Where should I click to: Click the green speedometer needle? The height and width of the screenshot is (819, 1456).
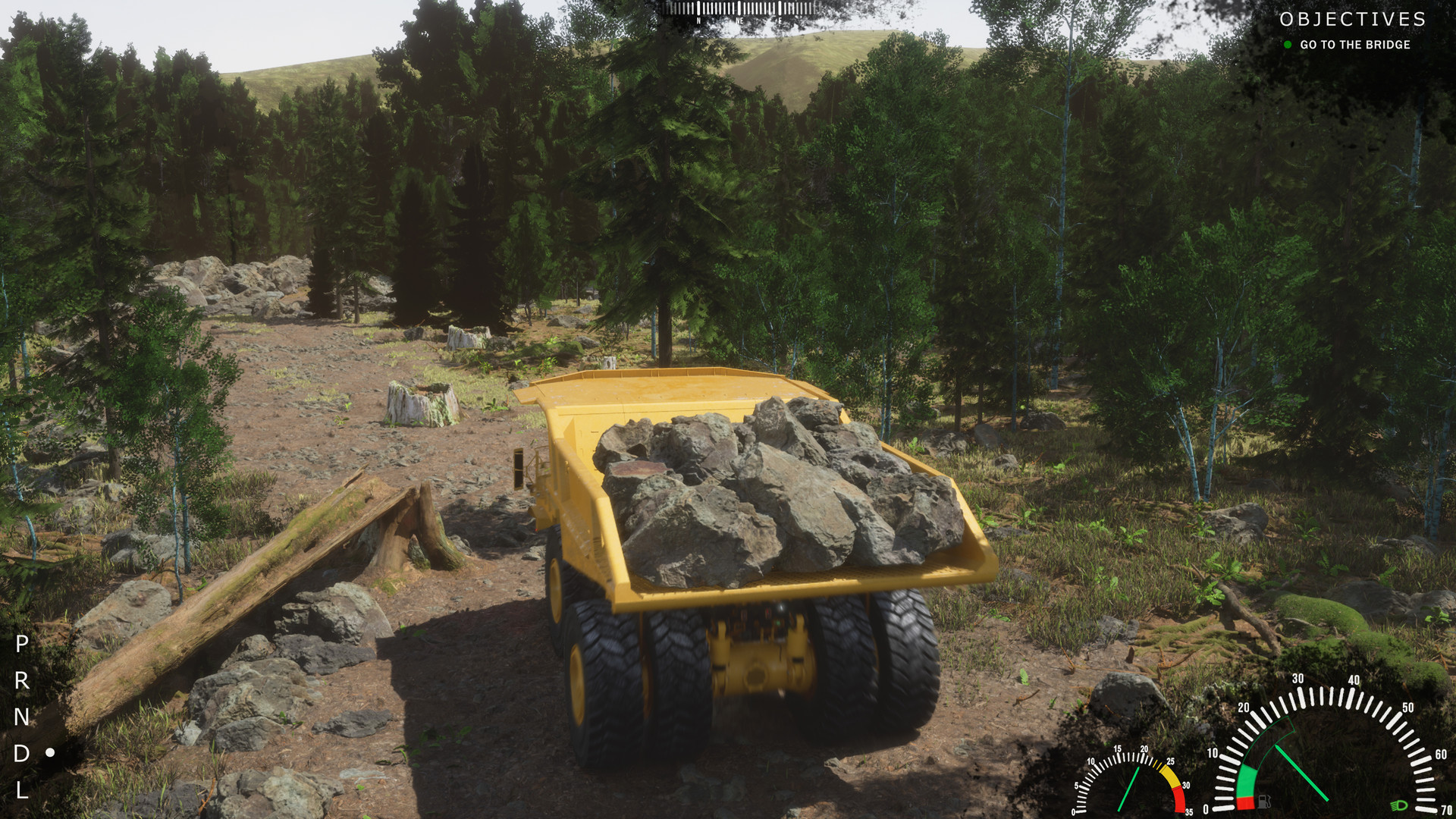point(1301,773)
